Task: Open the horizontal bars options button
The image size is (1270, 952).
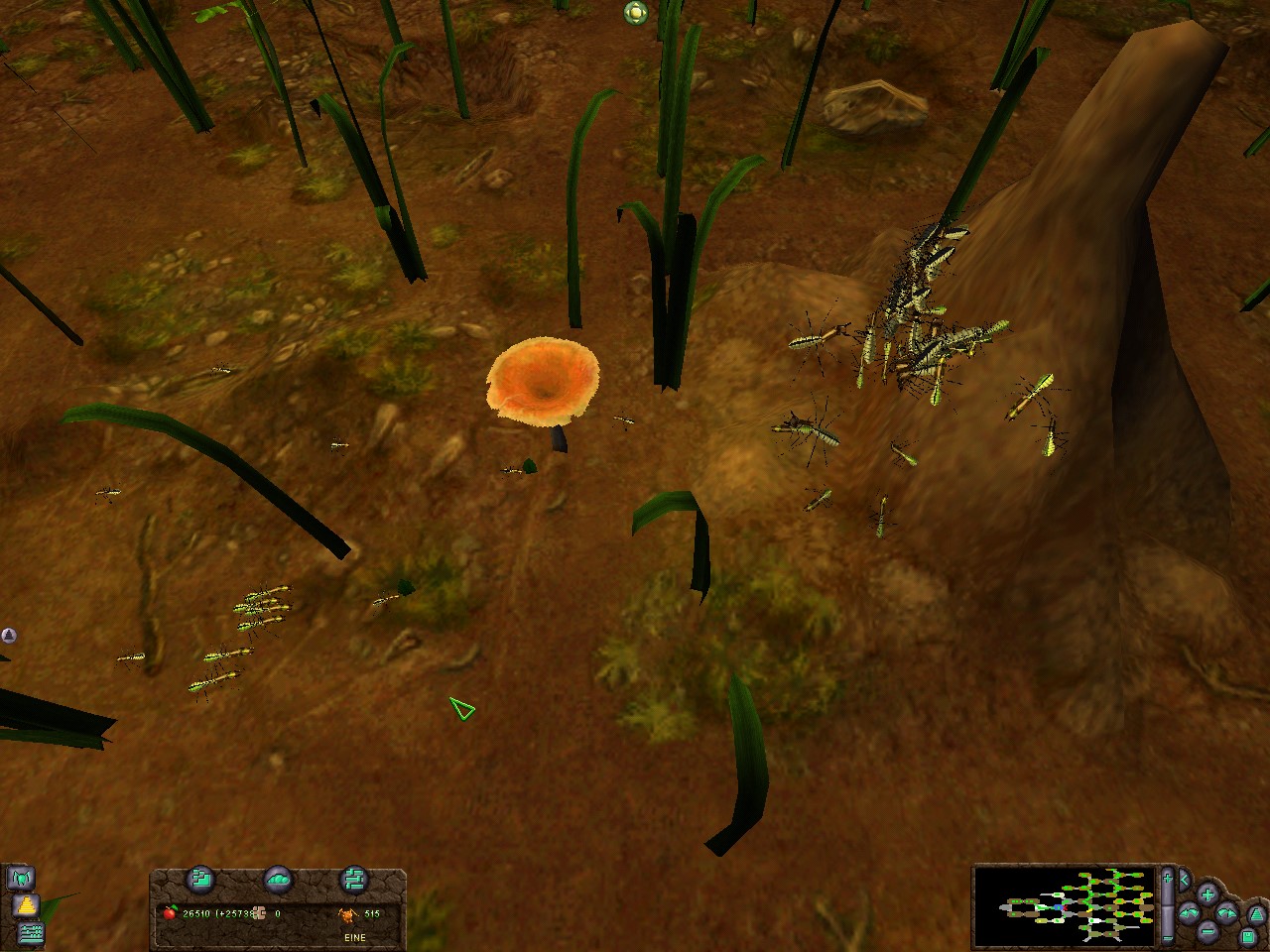Action: click(354, 879)
